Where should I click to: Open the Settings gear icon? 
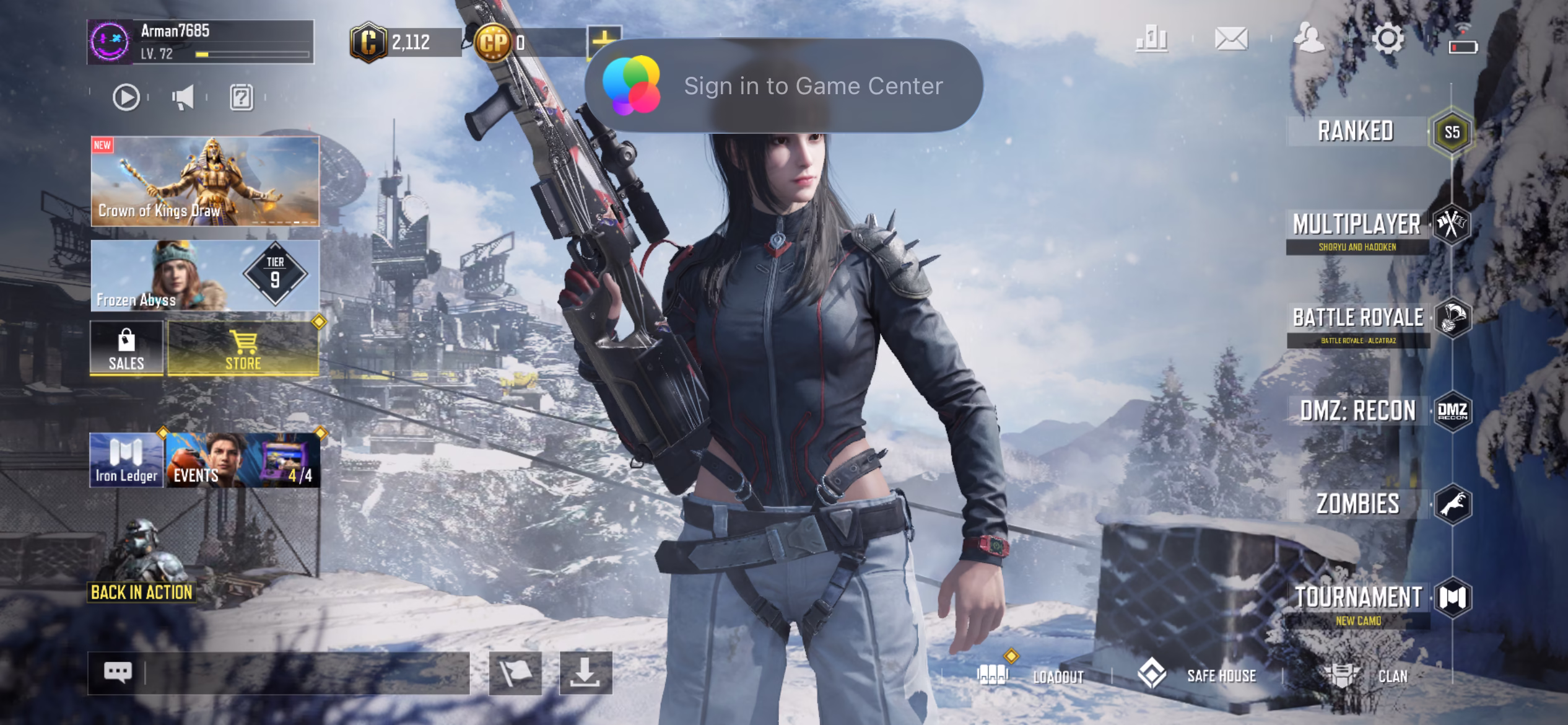pos(1388,40)
